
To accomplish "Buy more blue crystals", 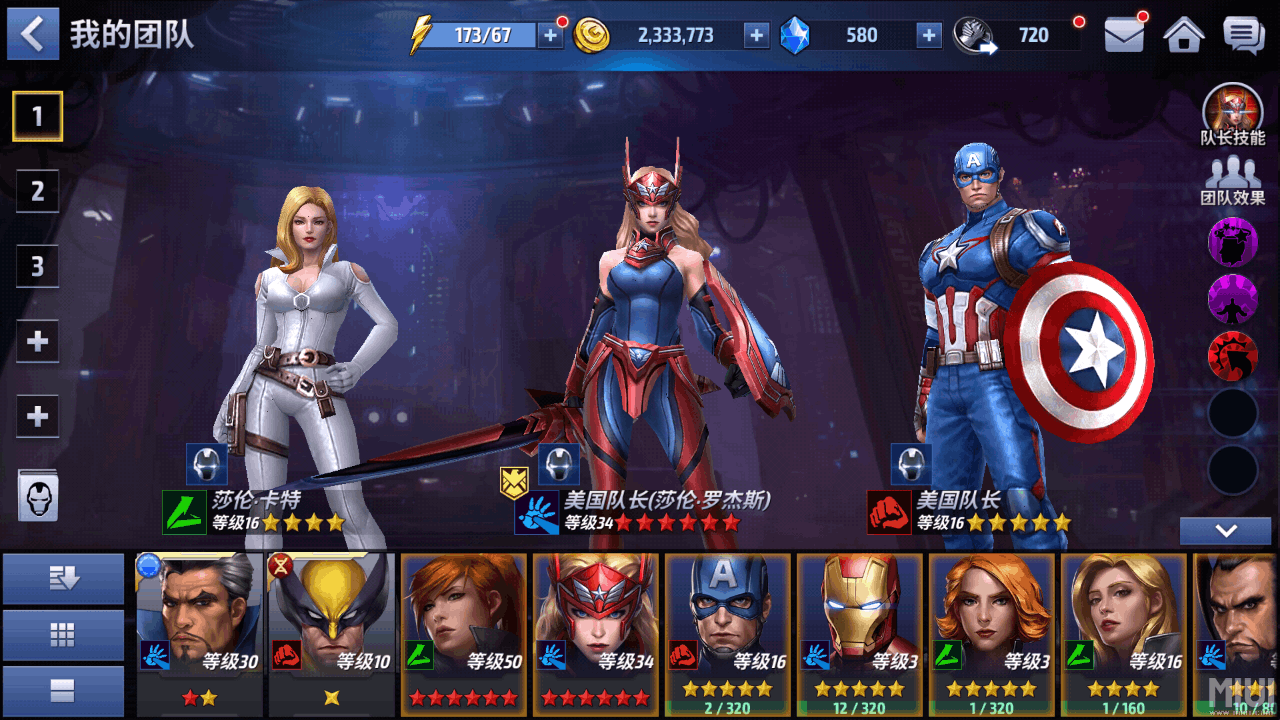I will coord(929,36).
